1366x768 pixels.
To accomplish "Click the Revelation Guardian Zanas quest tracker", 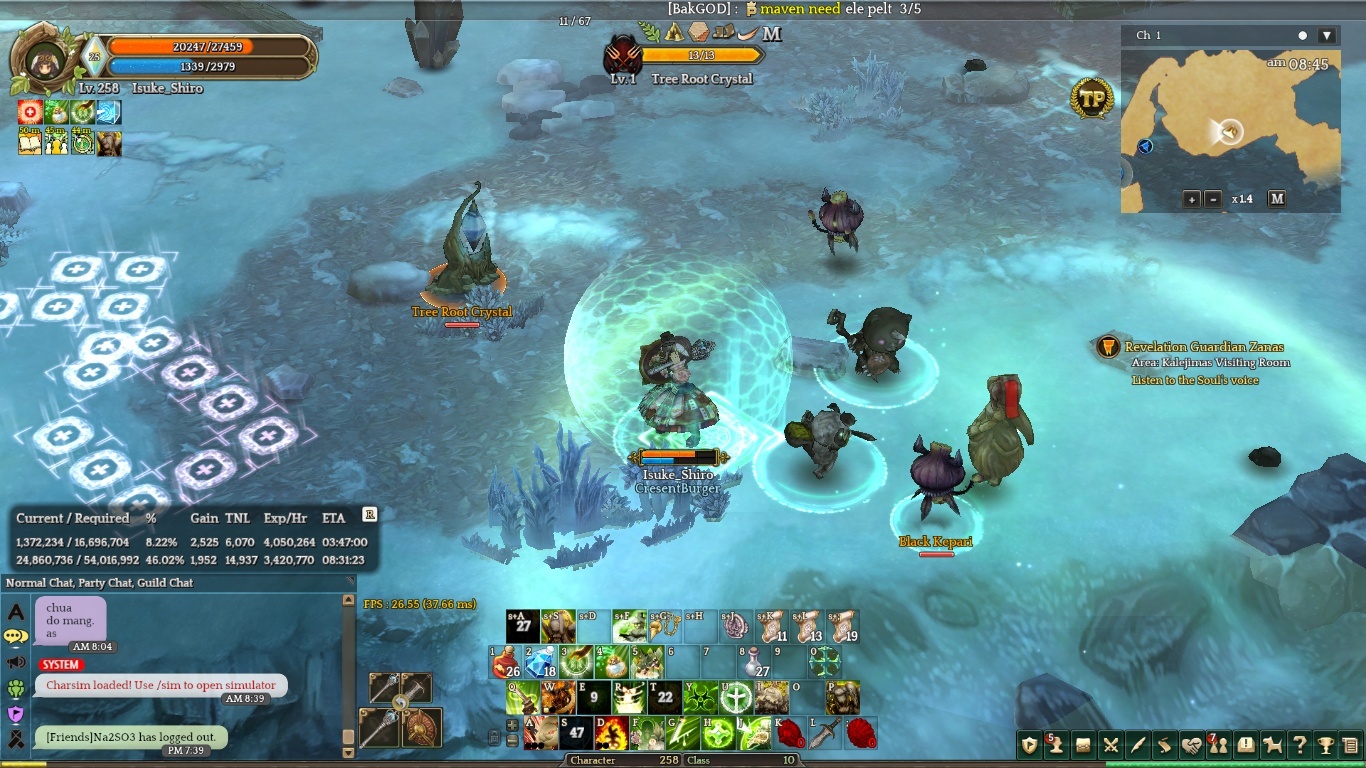I will coord(1204,347).
